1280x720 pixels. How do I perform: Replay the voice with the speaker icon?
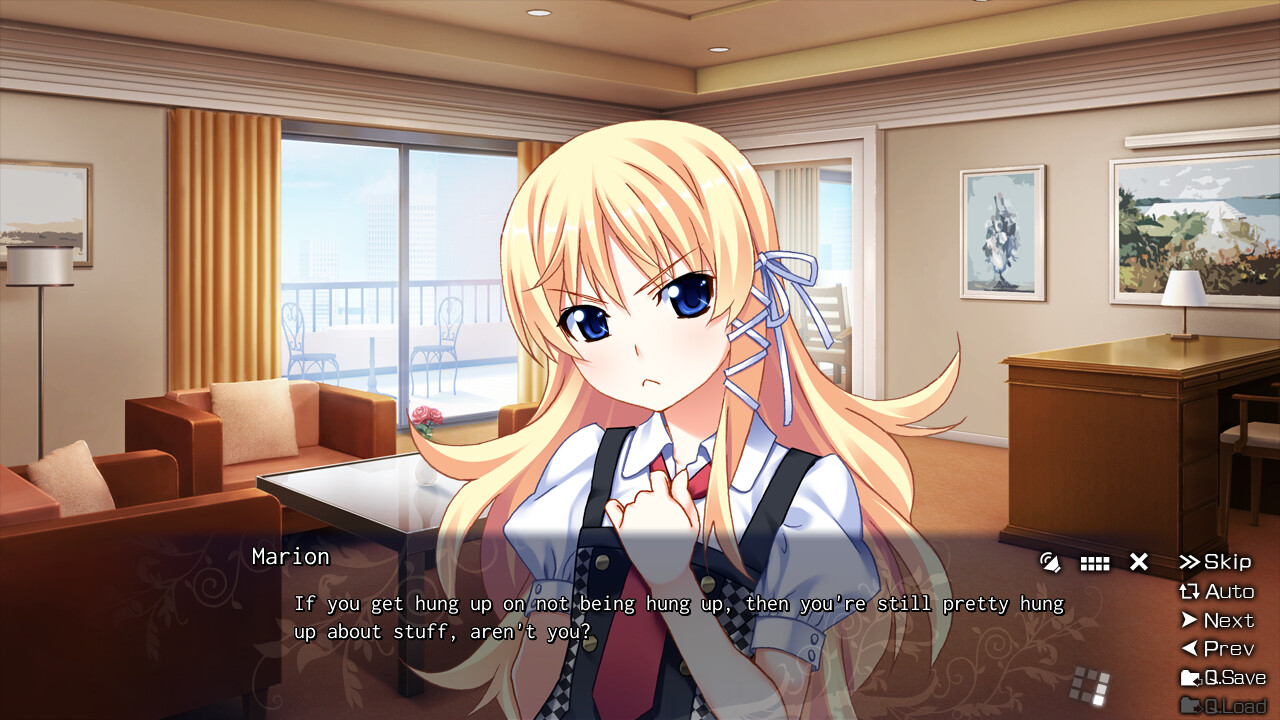pos(1050,562)
